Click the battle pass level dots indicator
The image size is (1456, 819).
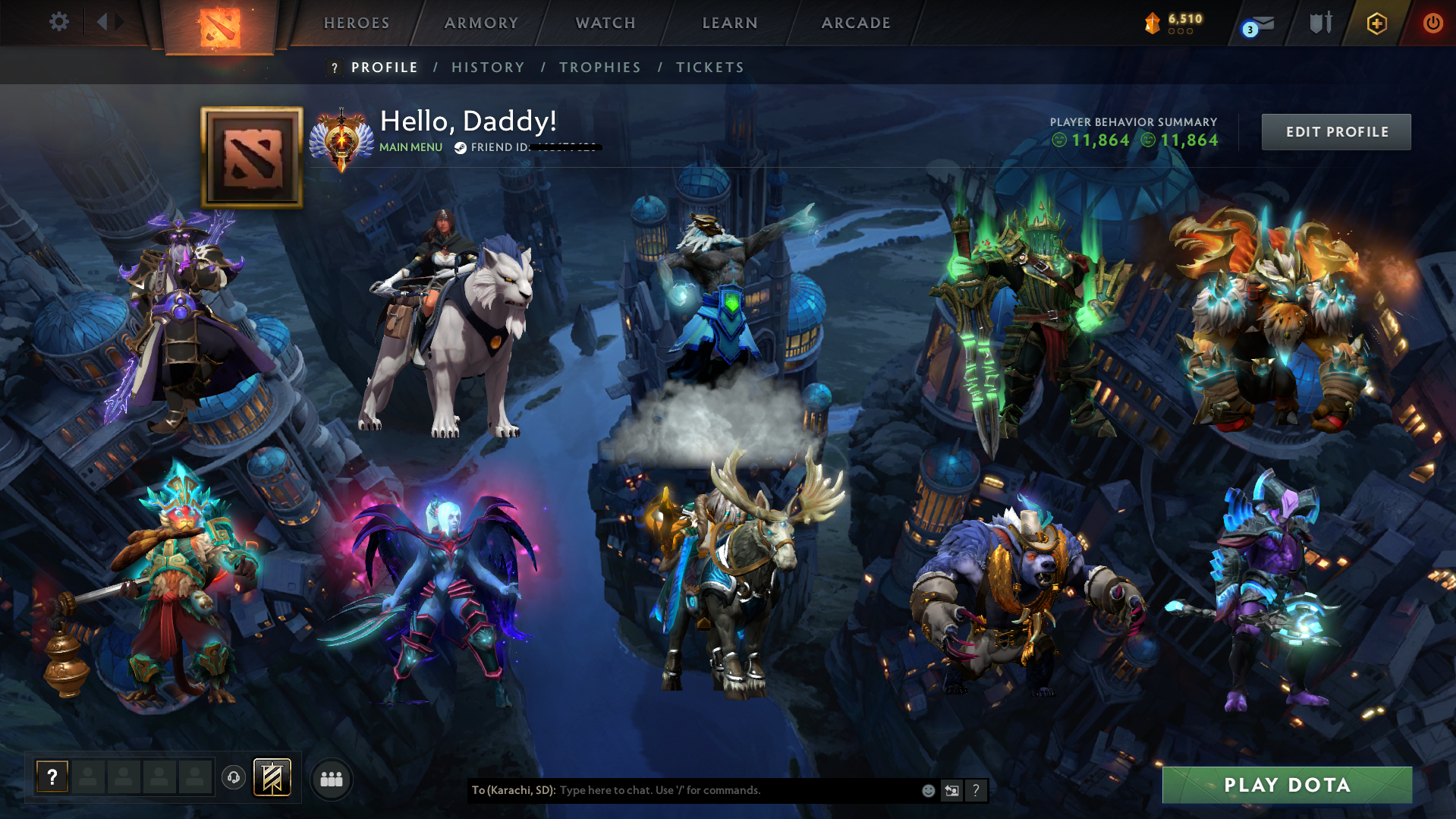click(x=1179, y=31)
